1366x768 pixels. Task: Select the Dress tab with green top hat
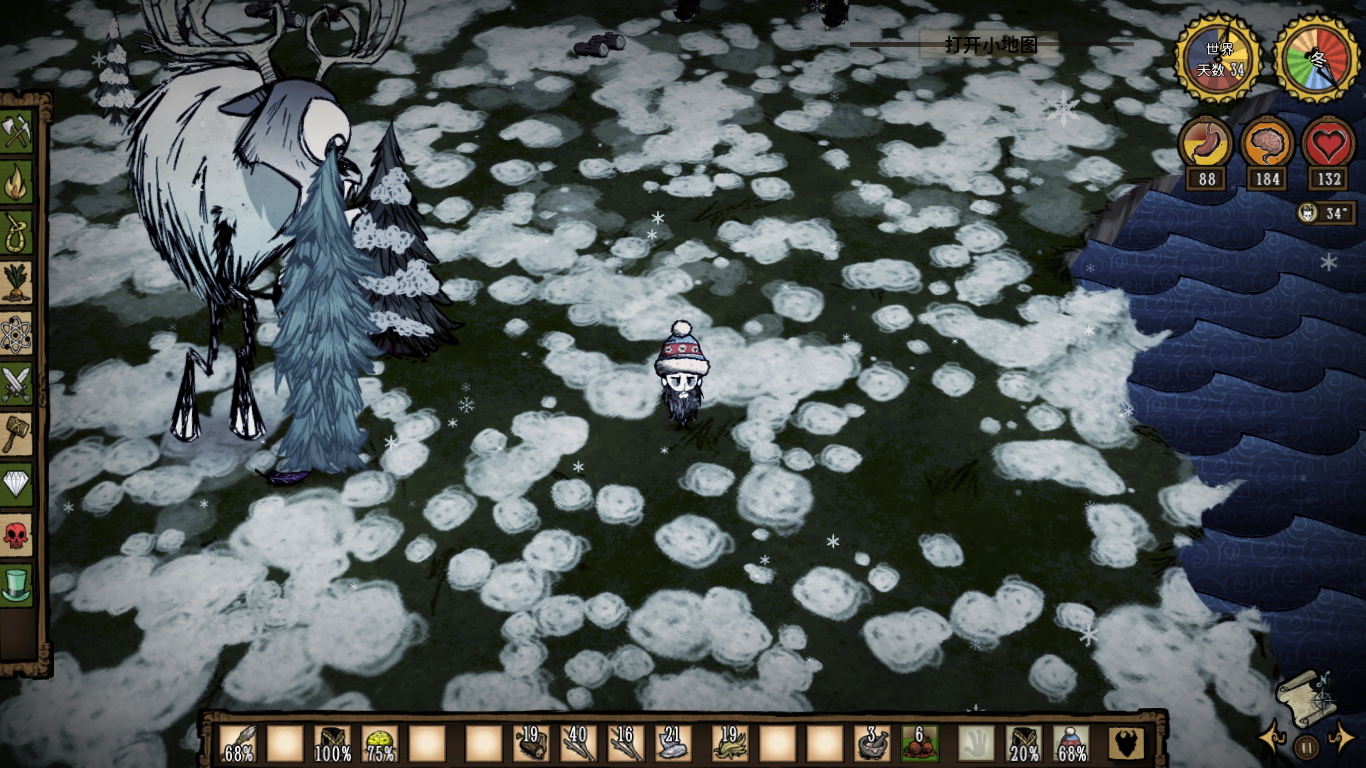pyautogui.click(x=17, y=584)
